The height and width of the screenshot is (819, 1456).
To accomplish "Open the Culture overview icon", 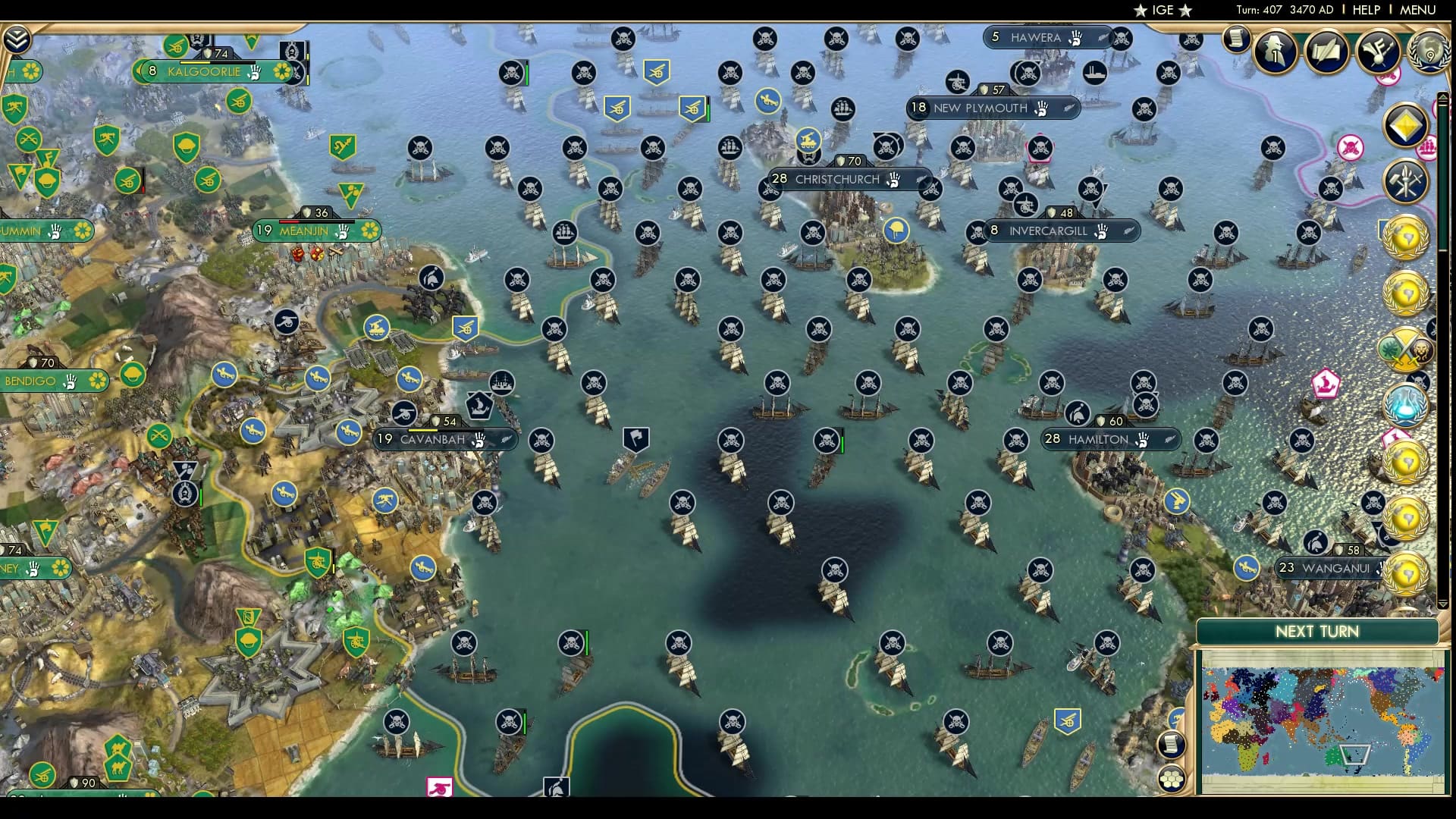I will point(1378,52).
